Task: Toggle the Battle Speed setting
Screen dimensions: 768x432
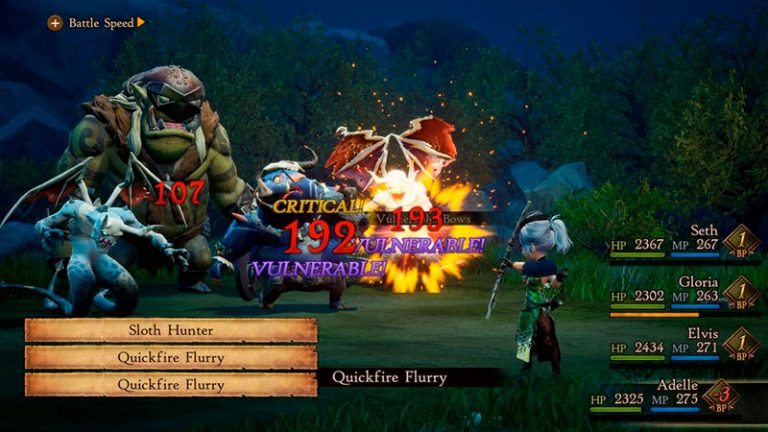Action: click(x=97, y=22)
